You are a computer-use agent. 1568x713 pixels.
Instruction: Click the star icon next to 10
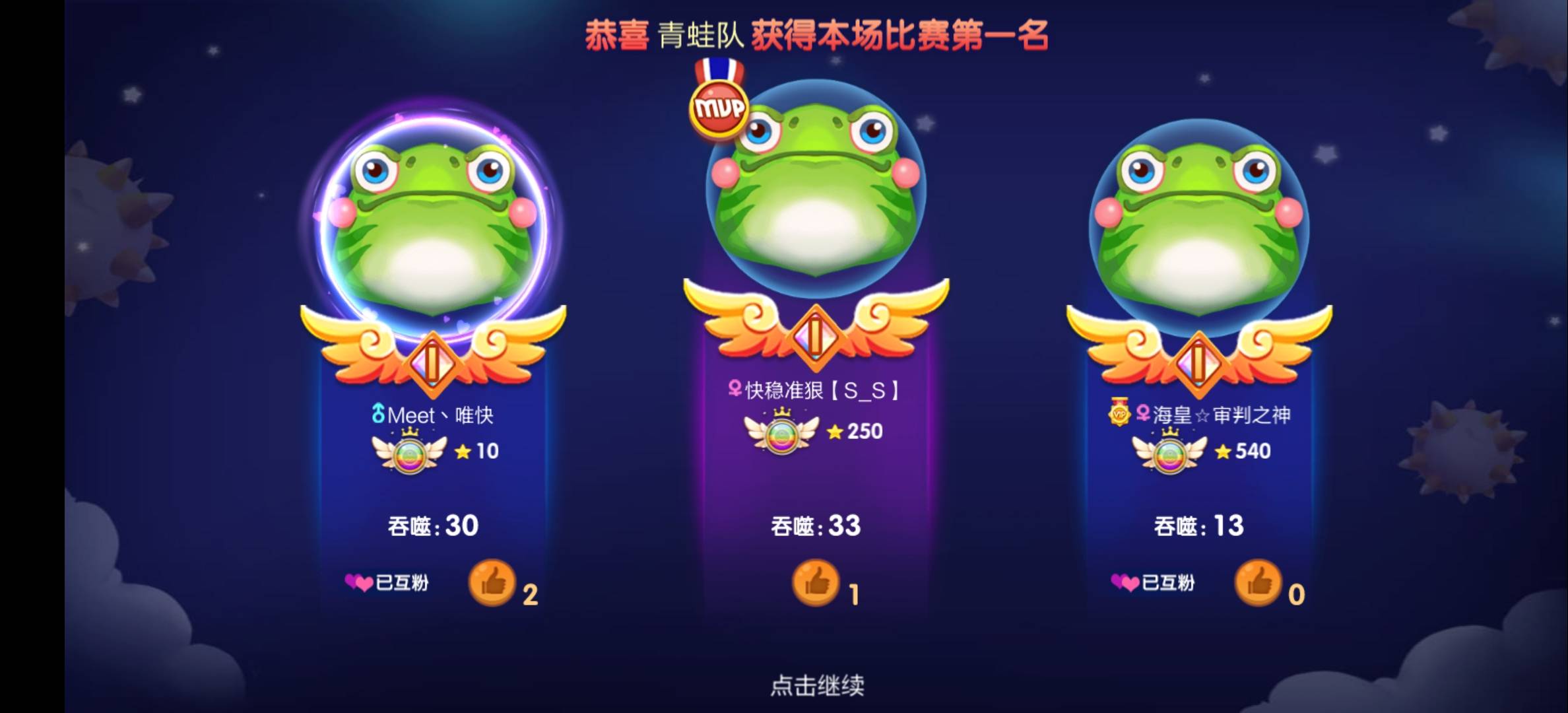tap(462, 452)
